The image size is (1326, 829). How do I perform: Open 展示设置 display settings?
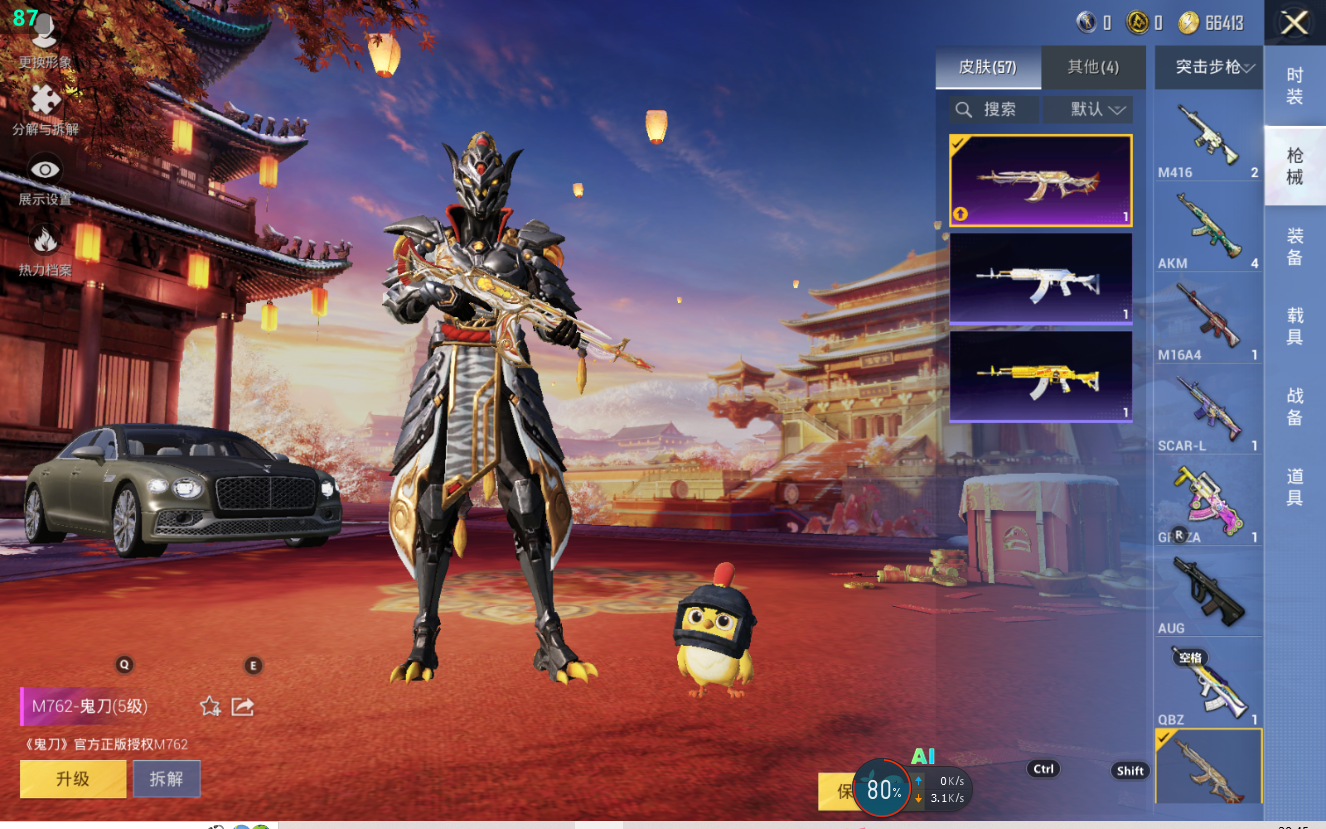(45, 180)
